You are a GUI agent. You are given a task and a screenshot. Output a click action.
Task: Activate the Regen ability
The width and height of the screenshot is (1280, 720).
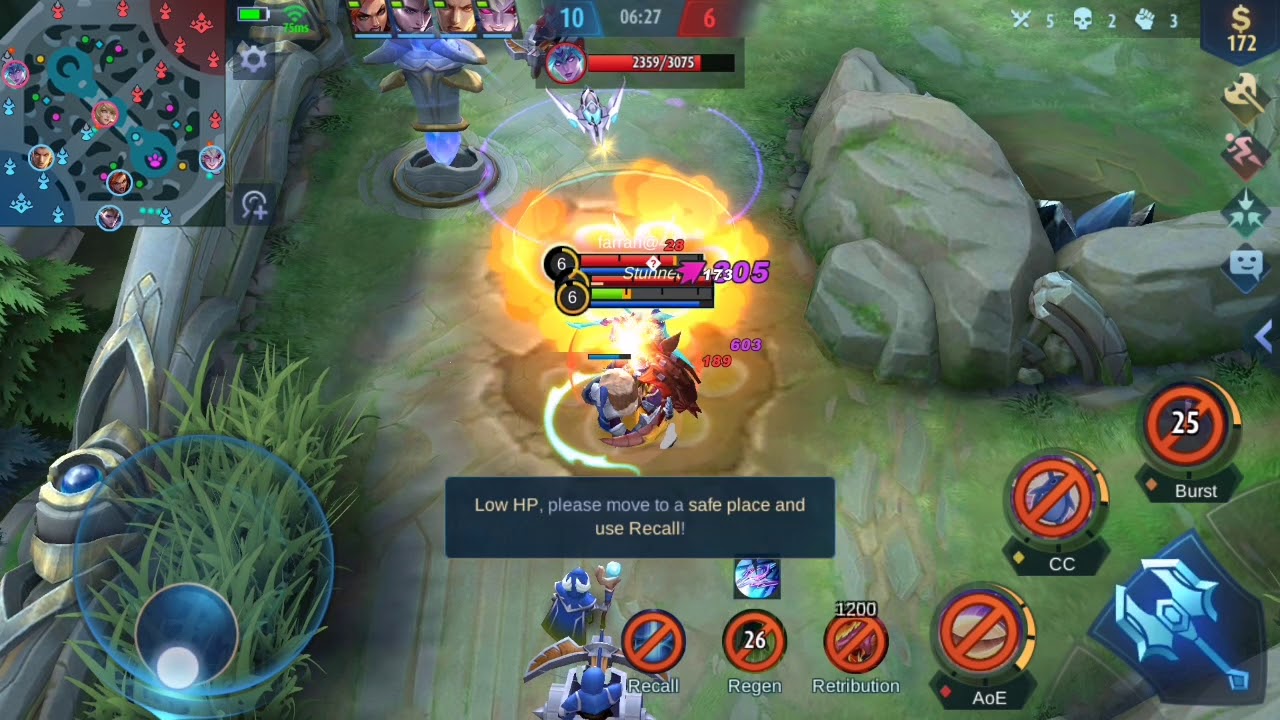click(755, 640)
